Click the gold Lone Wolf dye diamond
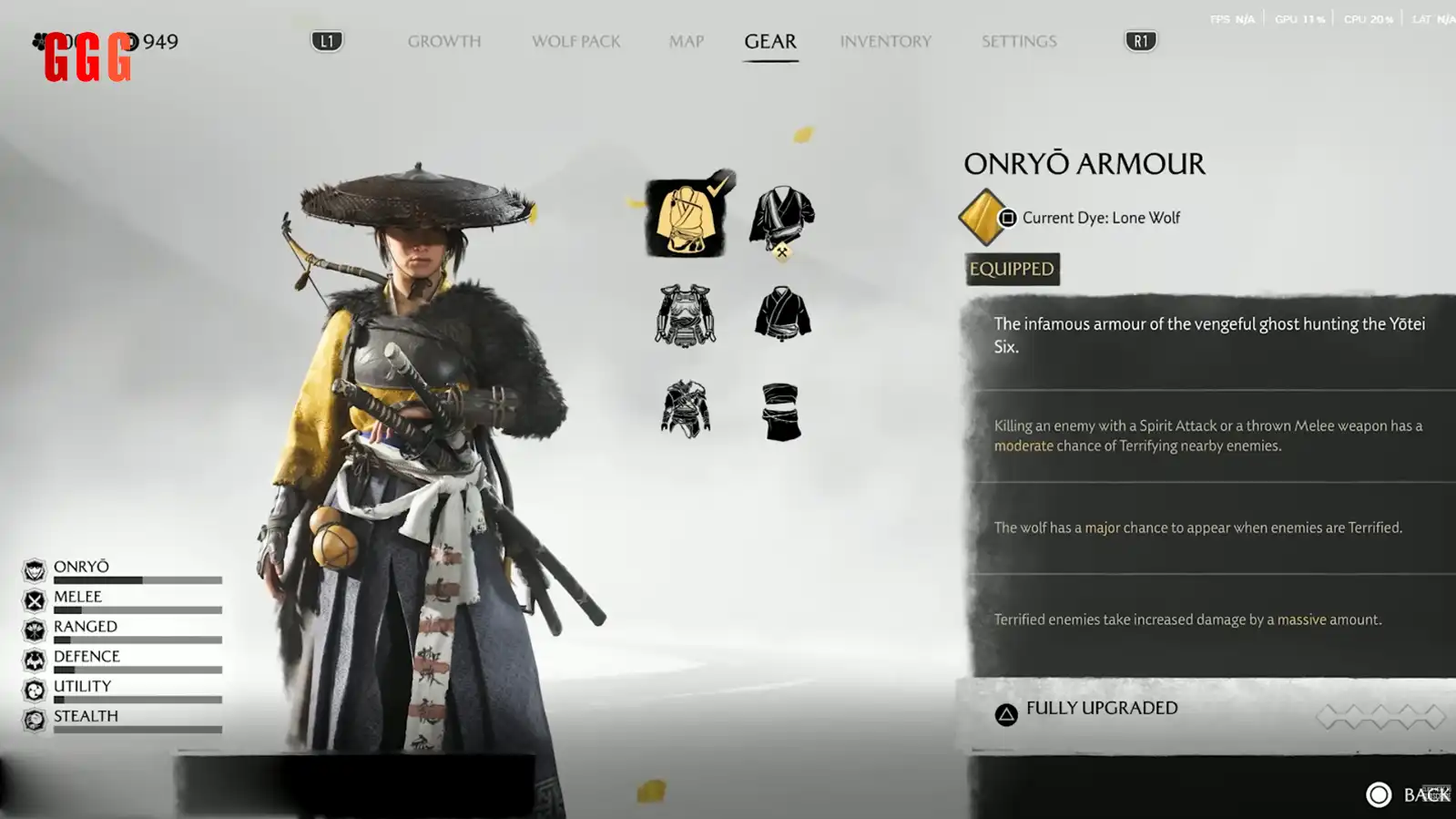The height and width of the screenshot is (819, 1456). click(x=983, y=218)
